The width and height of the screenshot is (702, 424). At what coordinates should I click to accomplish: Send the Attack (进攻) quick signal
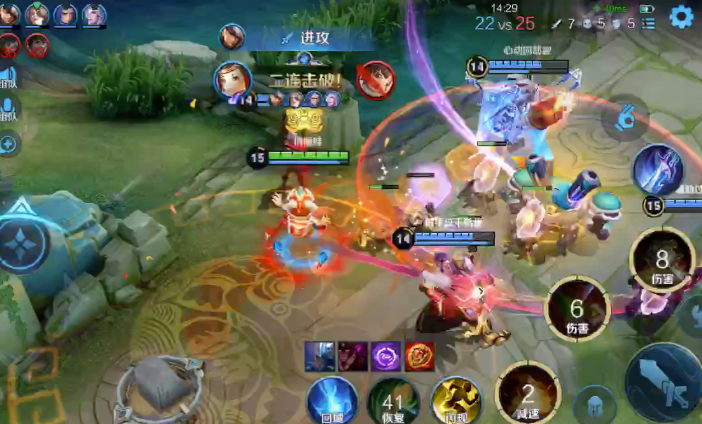coord(309,38)
